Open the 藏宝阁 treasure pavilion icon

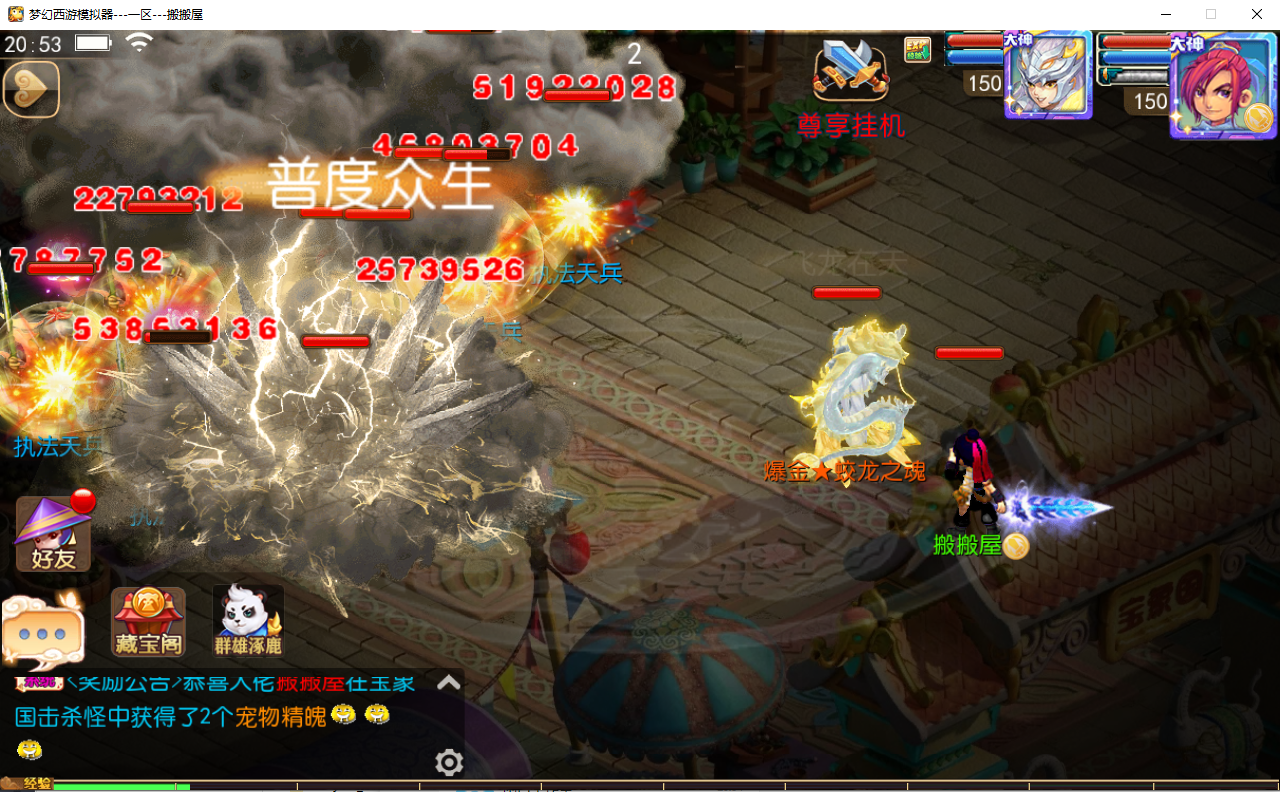pyautogui.click(x=147, y=620)
